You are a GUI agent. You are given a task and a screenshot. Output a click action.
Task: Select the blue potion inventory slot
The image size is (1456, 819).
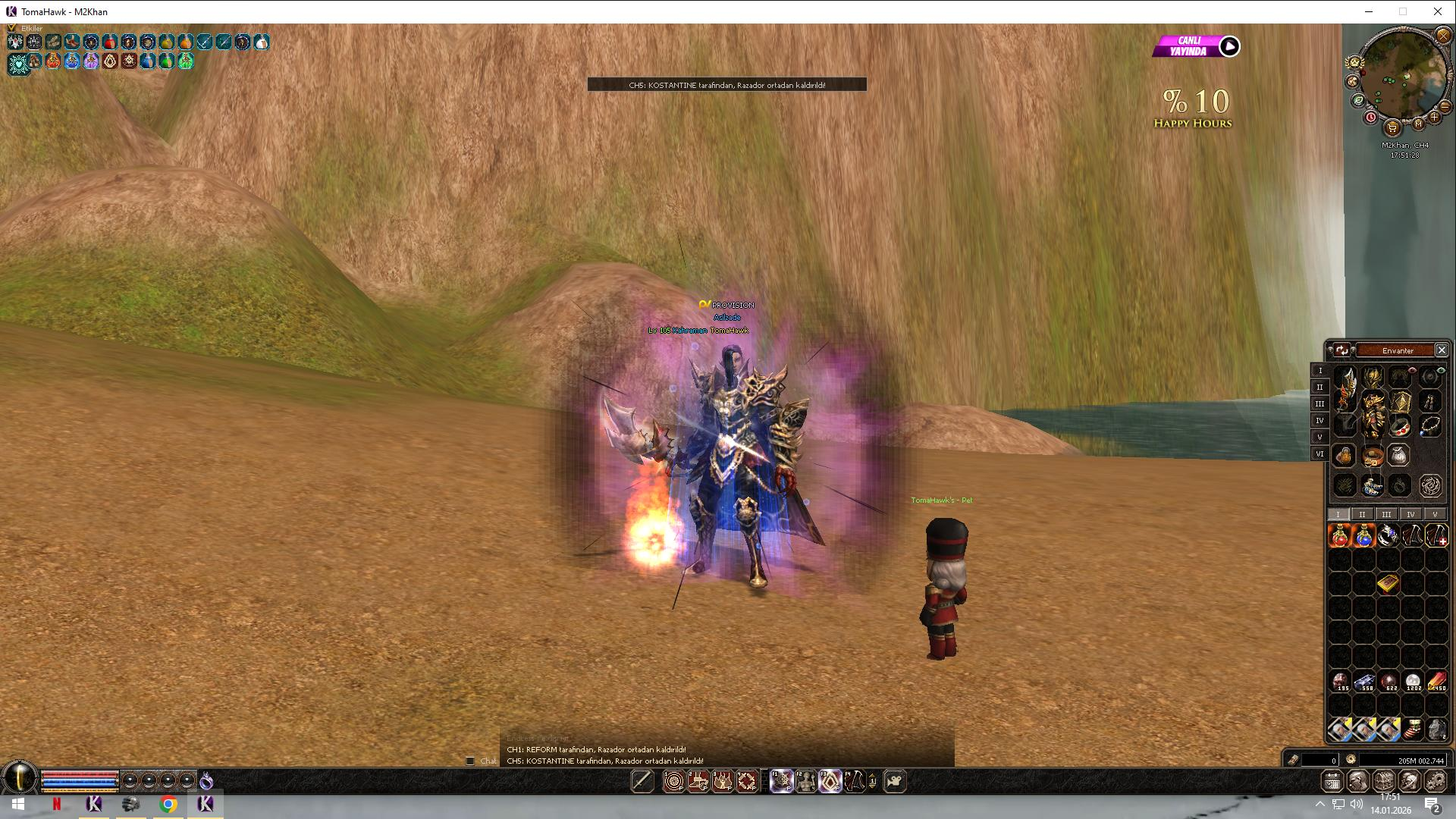(x=1363, y=535)
